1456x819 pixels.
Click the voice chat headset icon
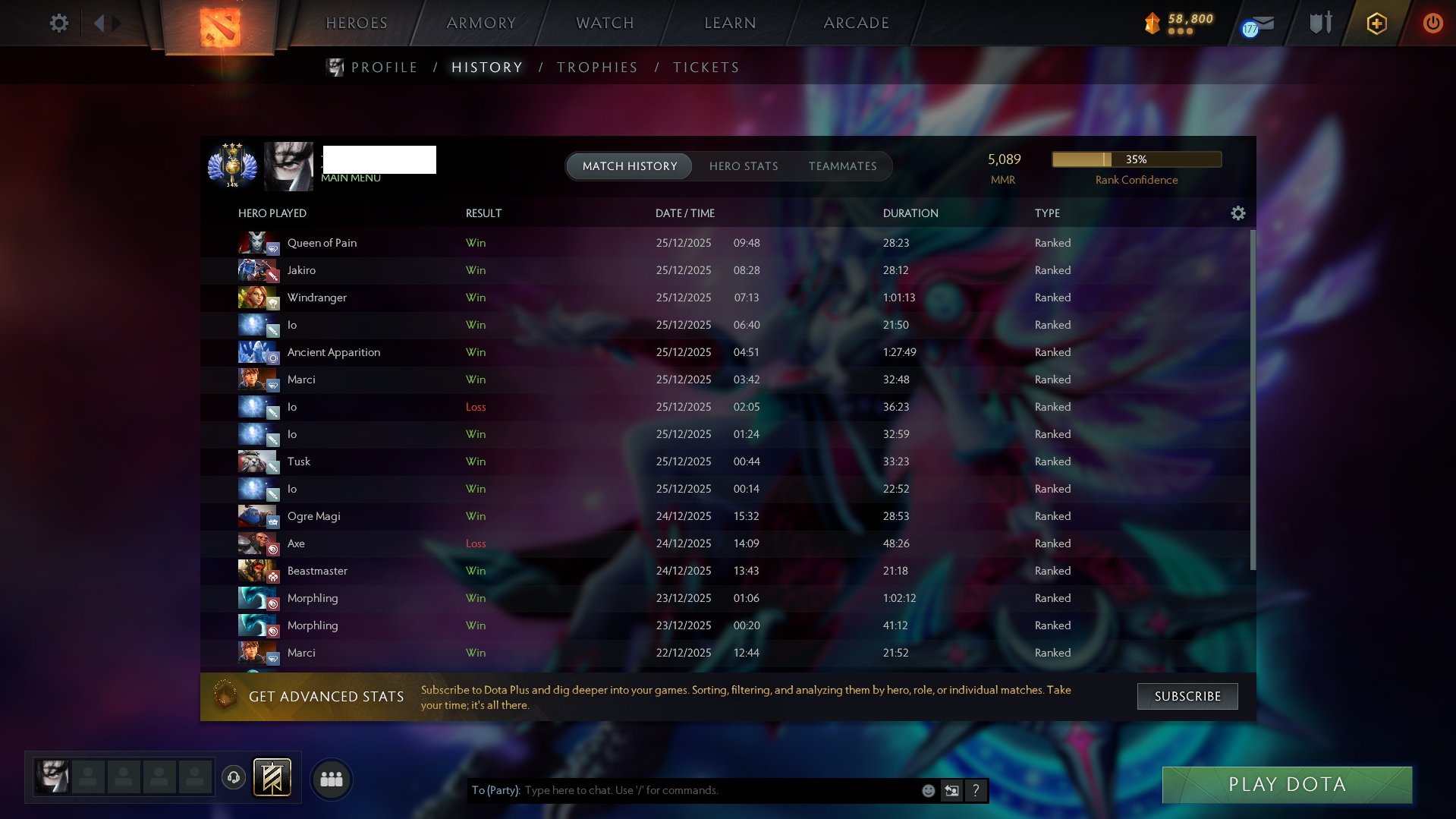click(x=234, y=776)
